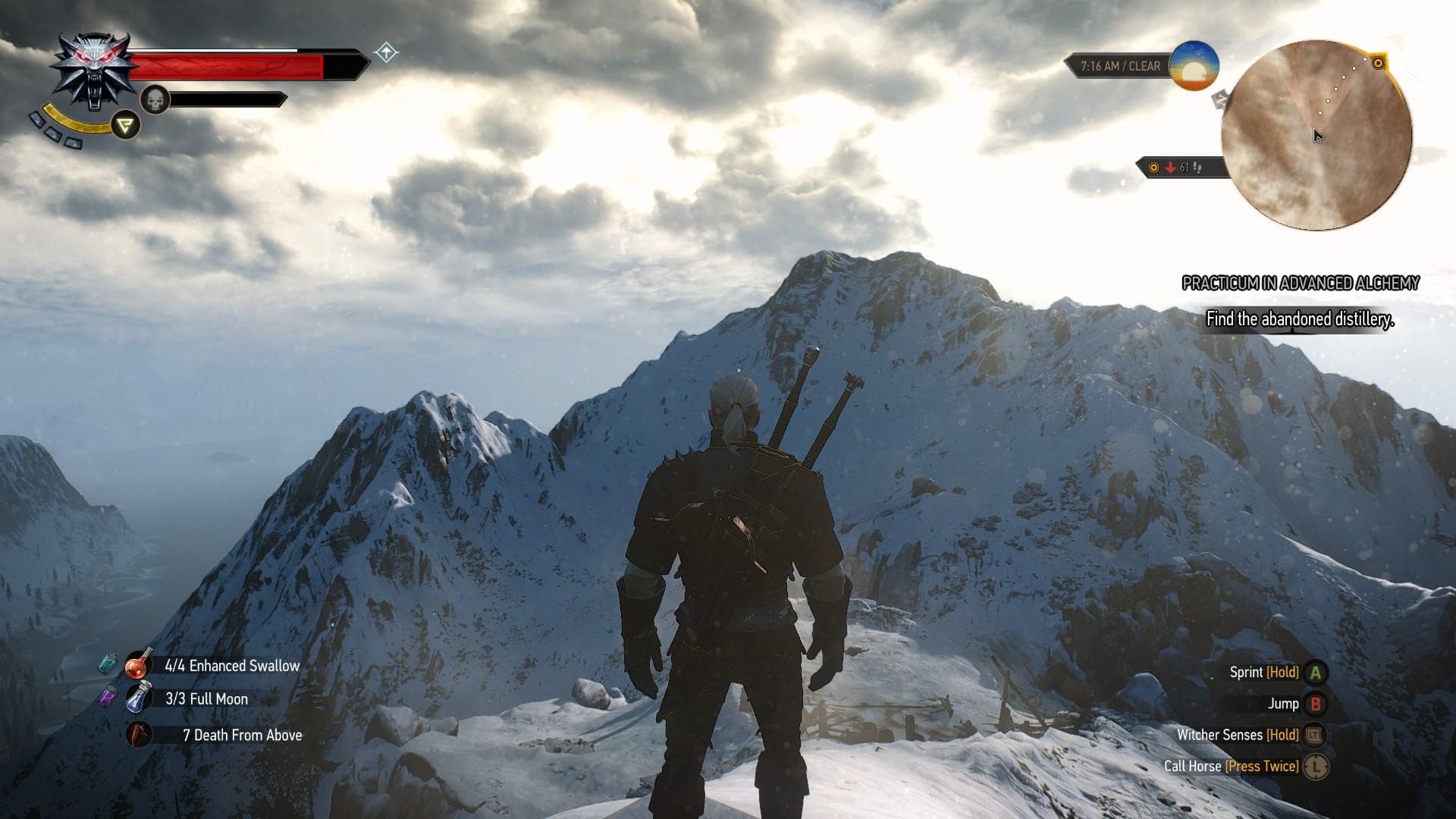The width and height of the screenshot is (1456, 819).
Task: Click the player arrow at the minimap center
Action: [1316, 134]
